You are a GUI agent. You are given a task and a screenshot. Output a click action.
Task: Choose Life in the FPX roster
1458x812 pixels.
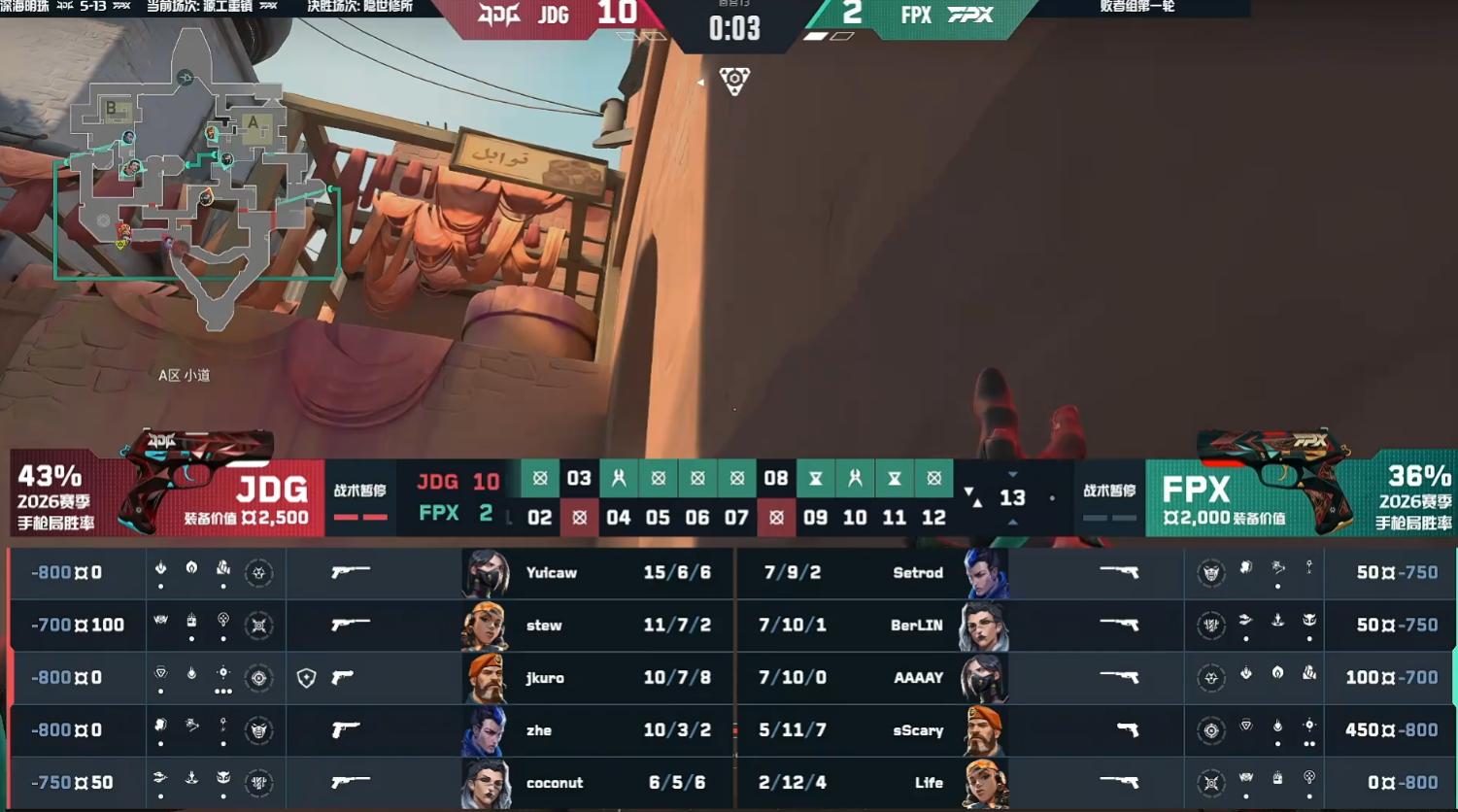pyautogui.click(x=929, y=783)
